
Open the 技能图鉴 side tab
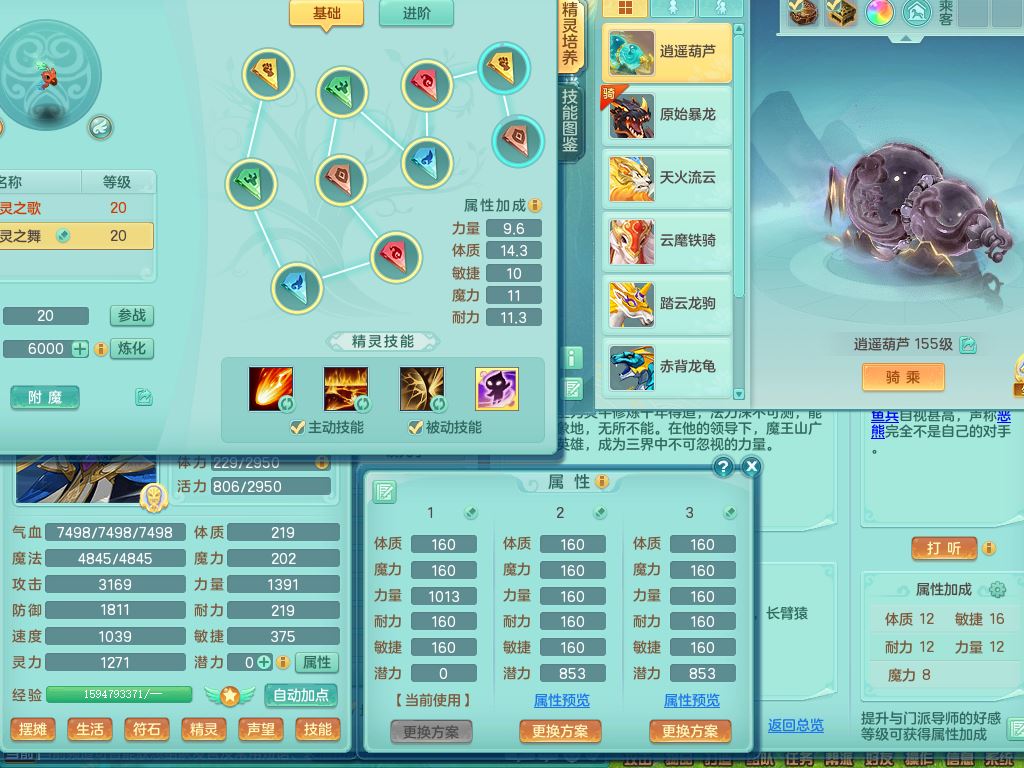coord(570,120)
